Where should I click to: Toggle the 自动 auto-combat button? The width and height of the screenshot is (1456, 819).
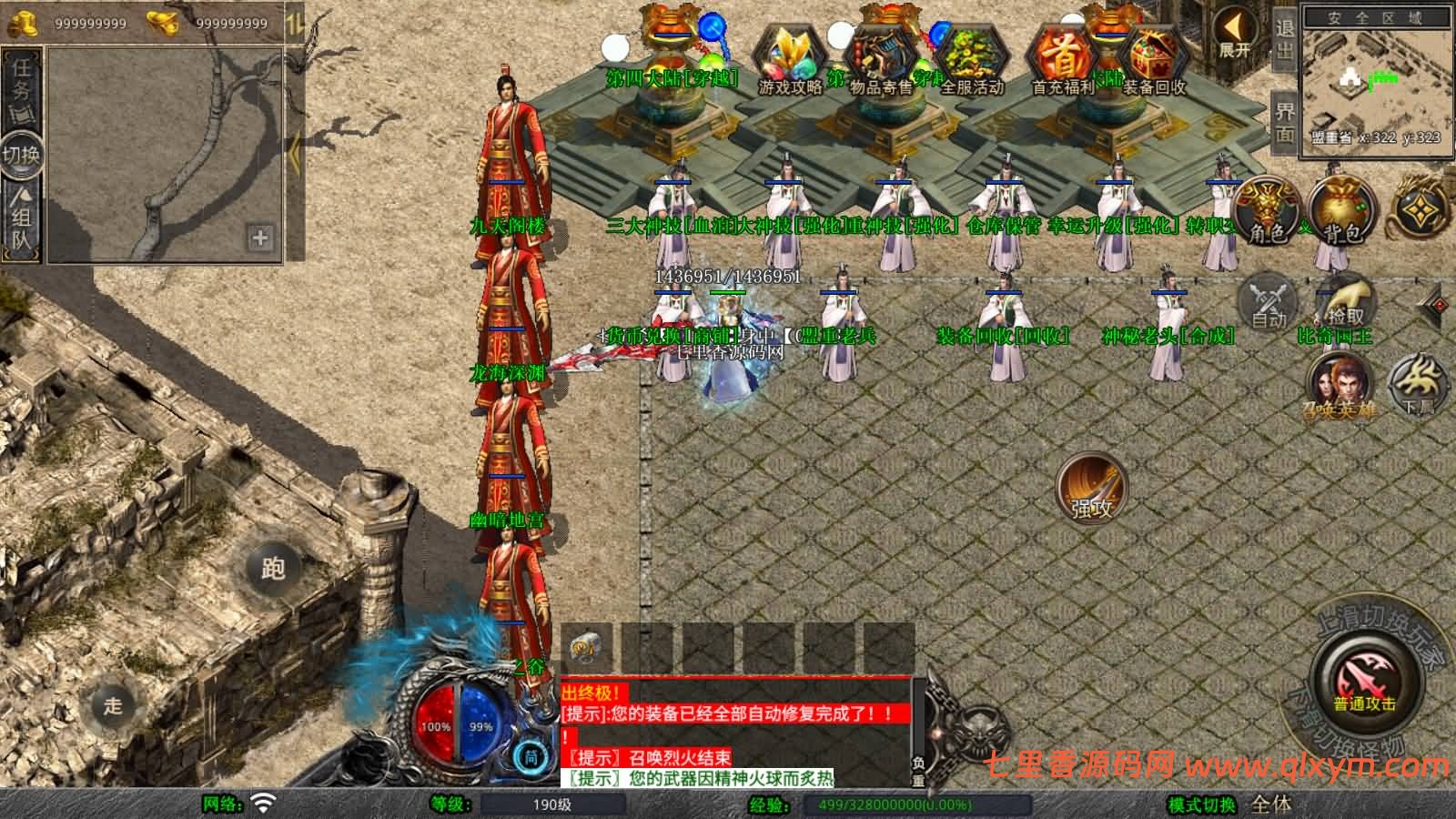[1269, 300]
